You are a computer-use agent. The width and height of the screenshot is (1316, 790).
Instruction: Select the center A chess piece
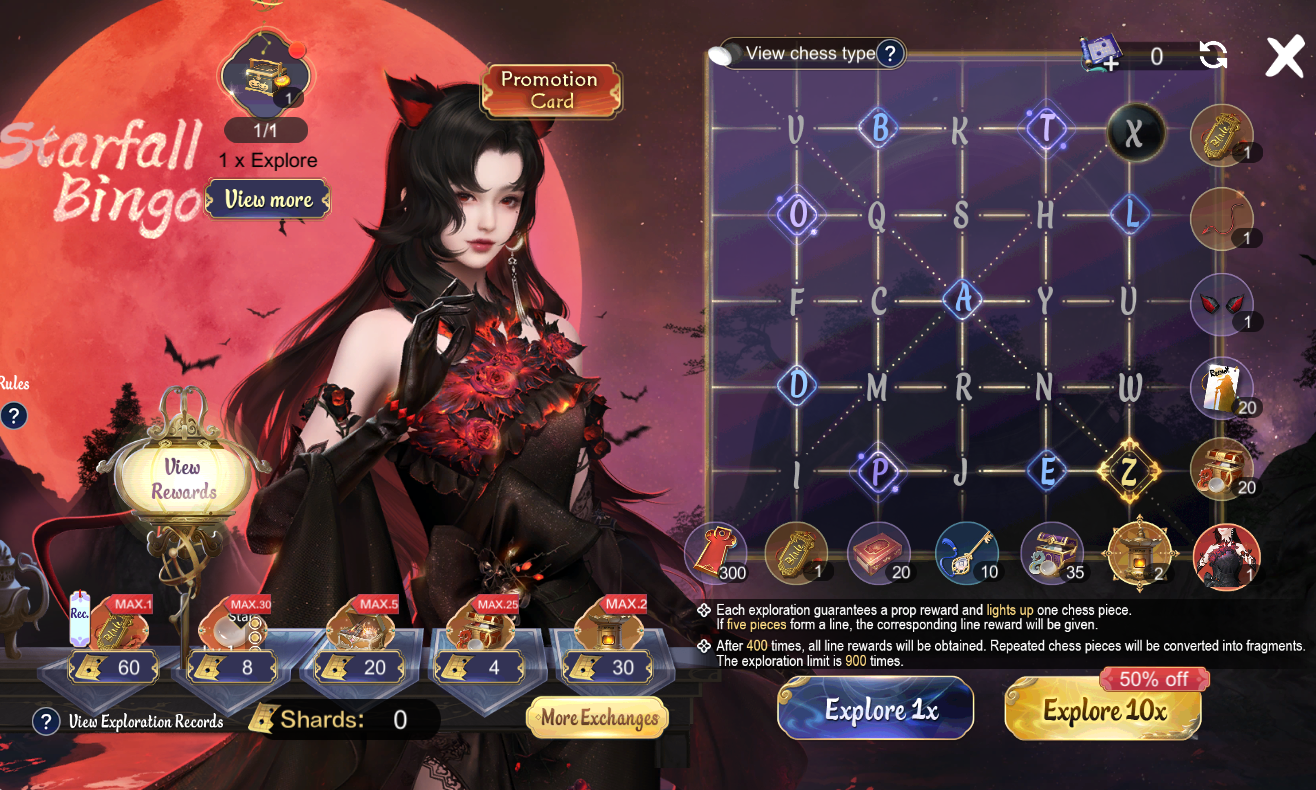pyautogui.click(x=962, y=298)
